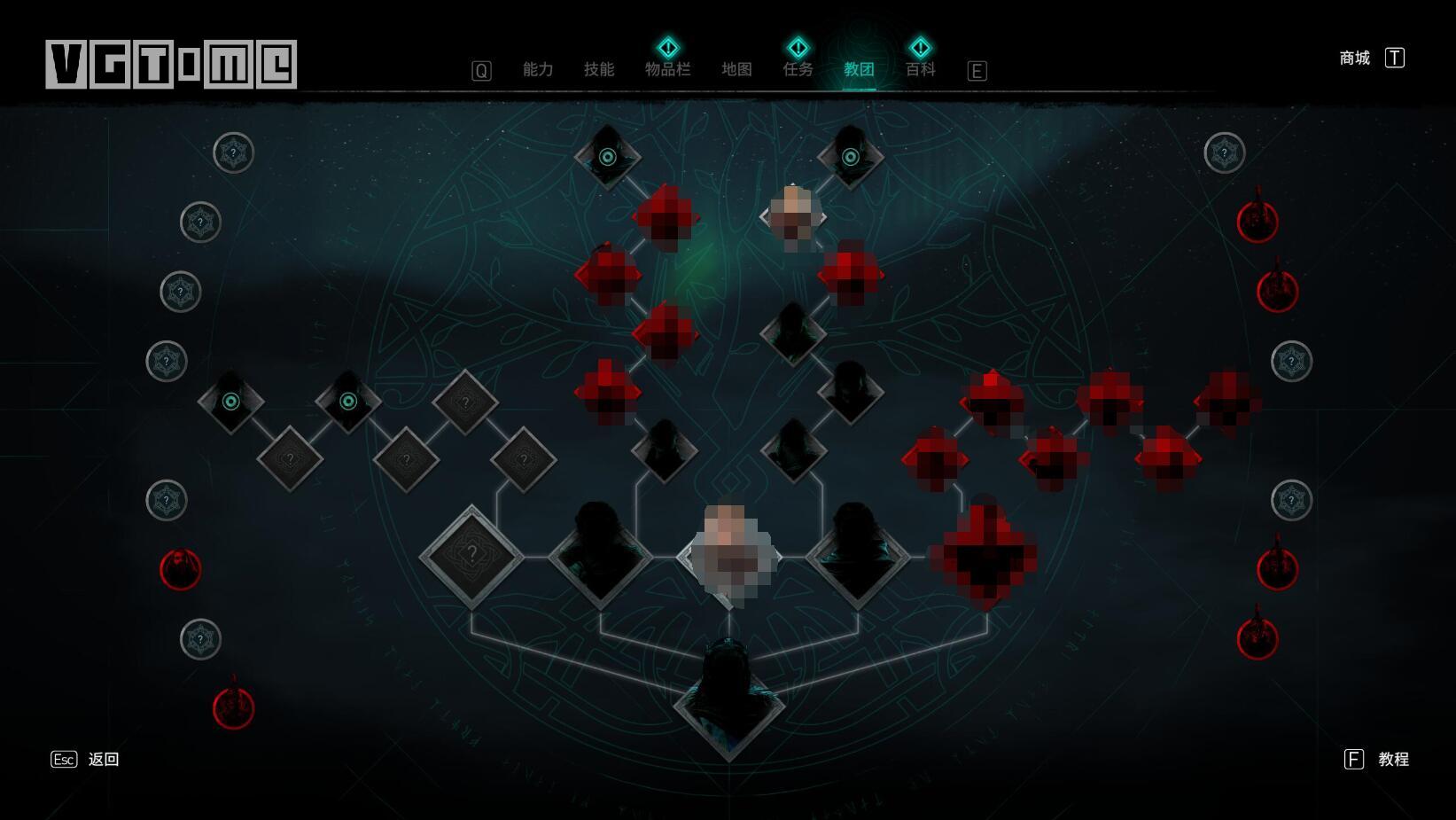Open the 技能 tab
1456x820 pixels.
[x=599, y=69]
